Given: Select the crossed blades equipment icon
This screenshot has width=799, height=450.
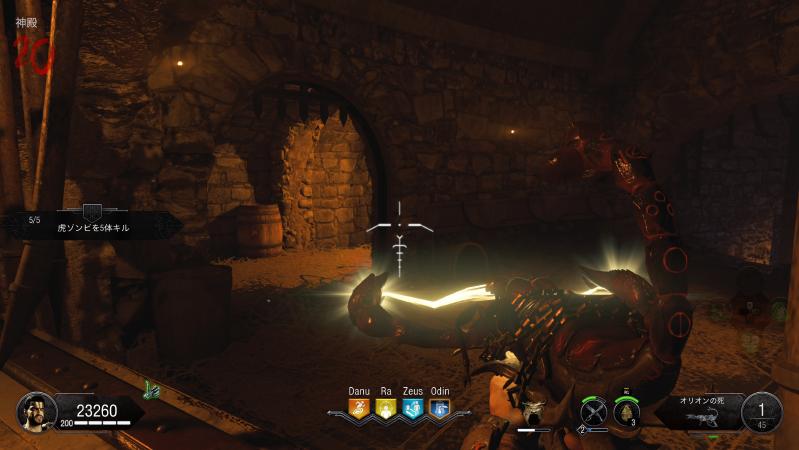Looking at the screenshot, I should pyautogui.click(x=594, y=410).
